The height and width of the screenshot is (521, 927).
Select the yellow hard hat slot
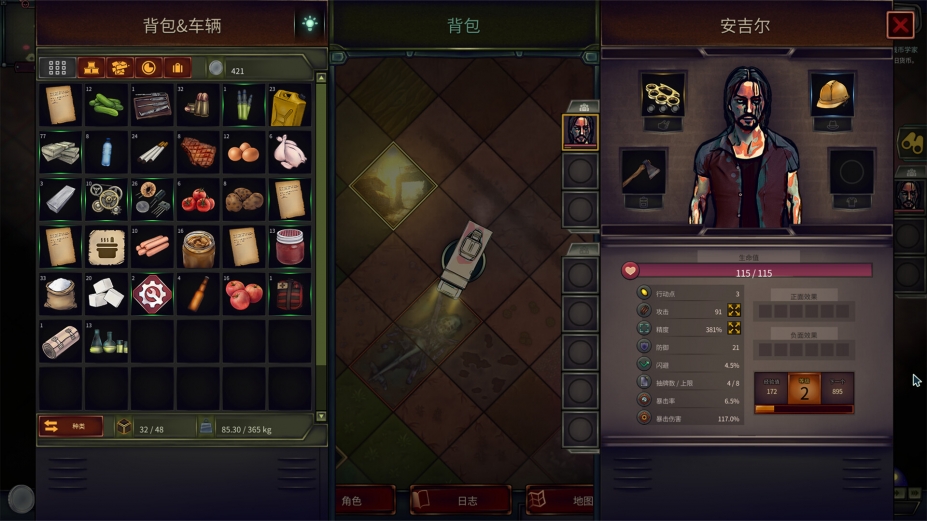pyautogui.click(x=831, y=94)
